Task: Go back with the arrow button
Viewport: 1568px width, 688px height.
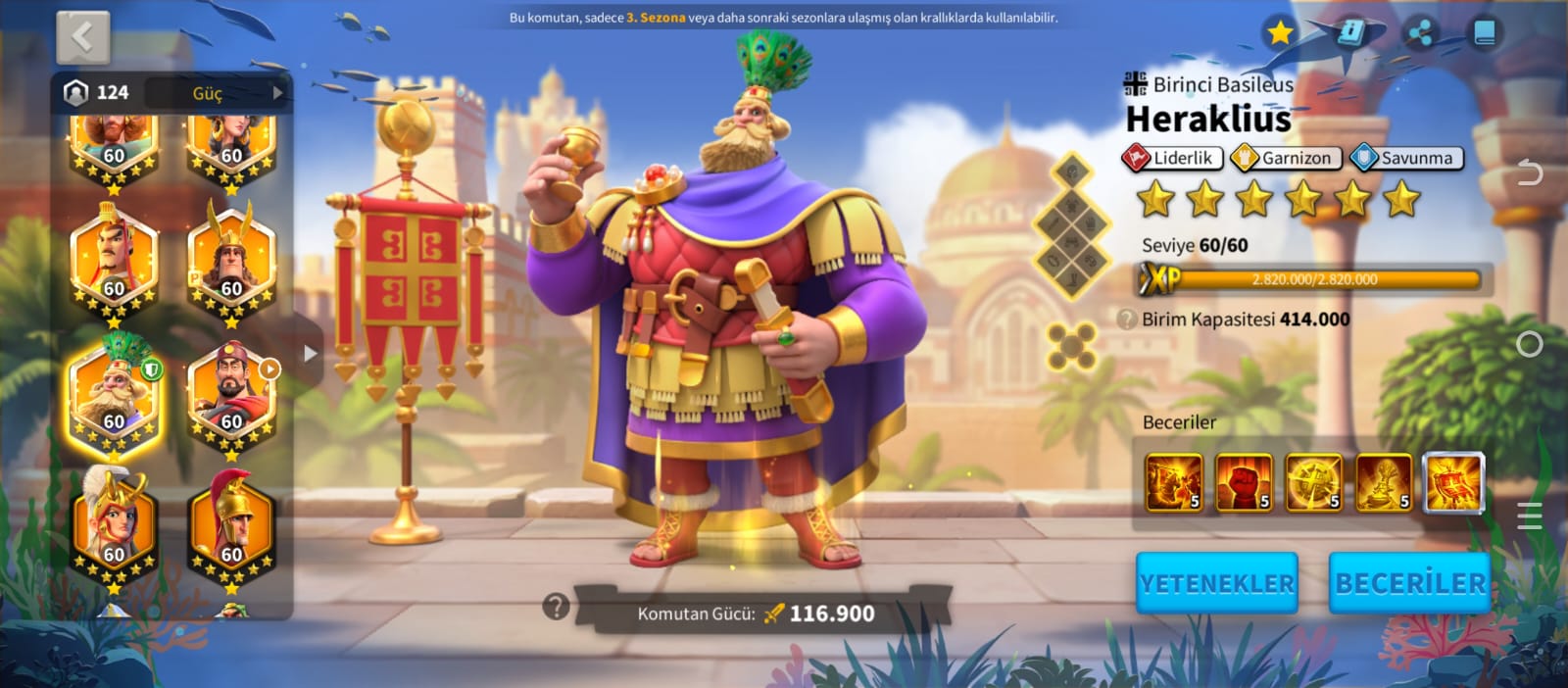Action: 82,38
